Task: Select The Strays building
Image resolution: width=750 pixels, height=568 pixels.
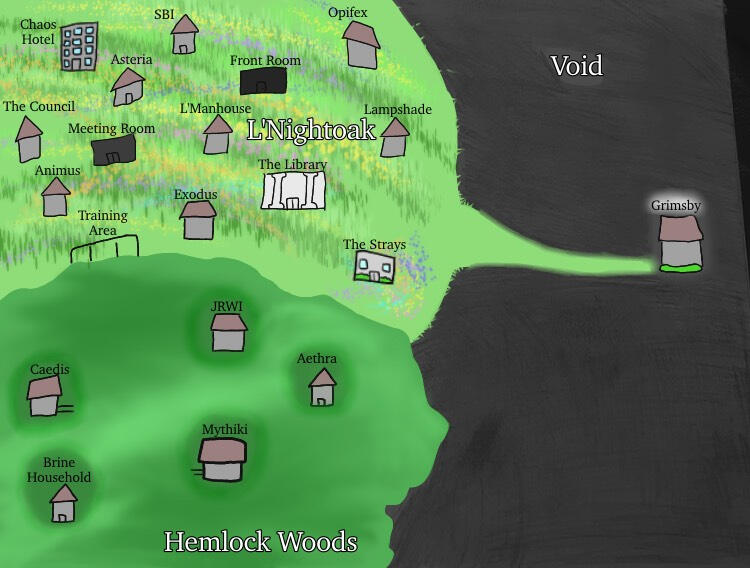Action: coord(375,266)
